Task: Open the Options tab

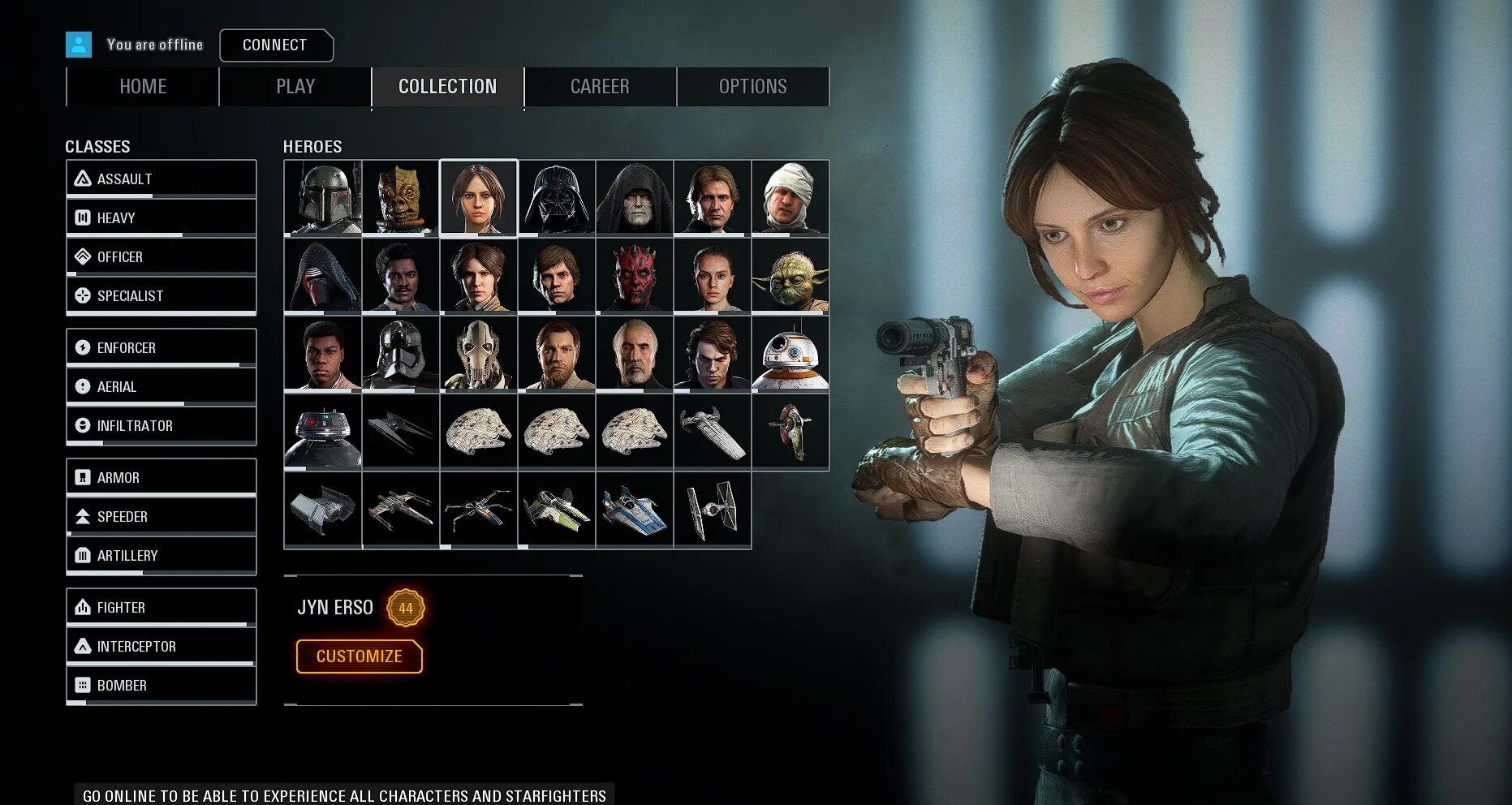Action: (752, 87)
